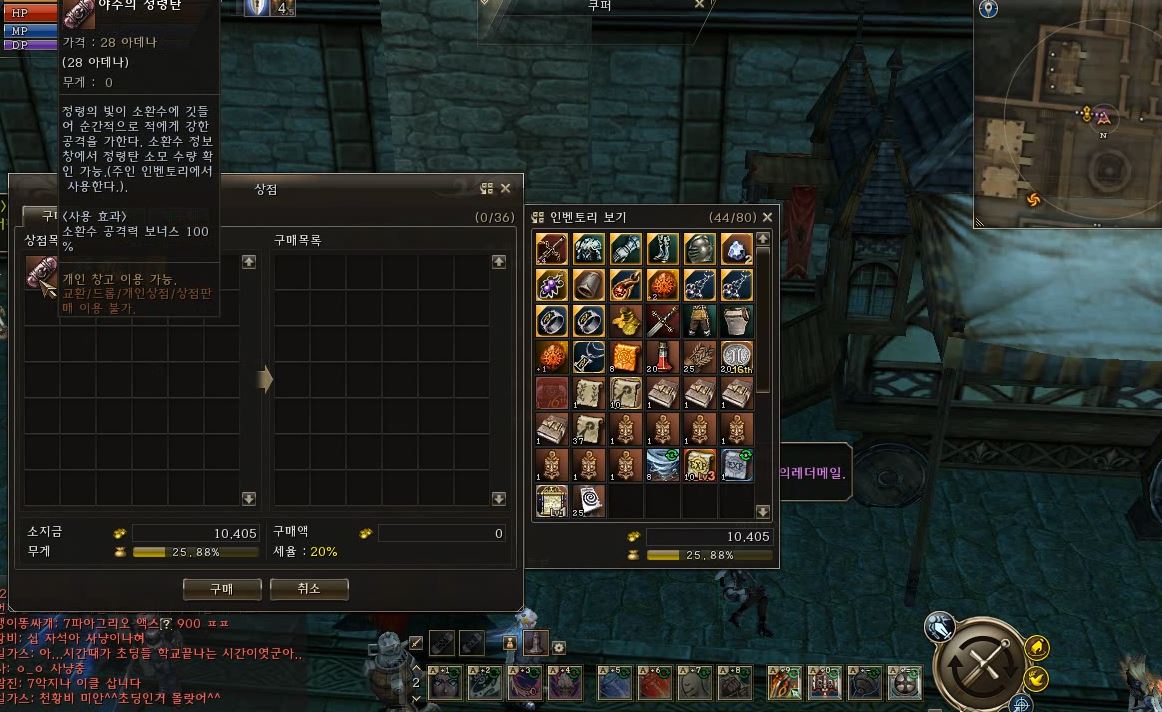Select the EXP scroll marked Lv3
1162x712 pixels.
699,465
